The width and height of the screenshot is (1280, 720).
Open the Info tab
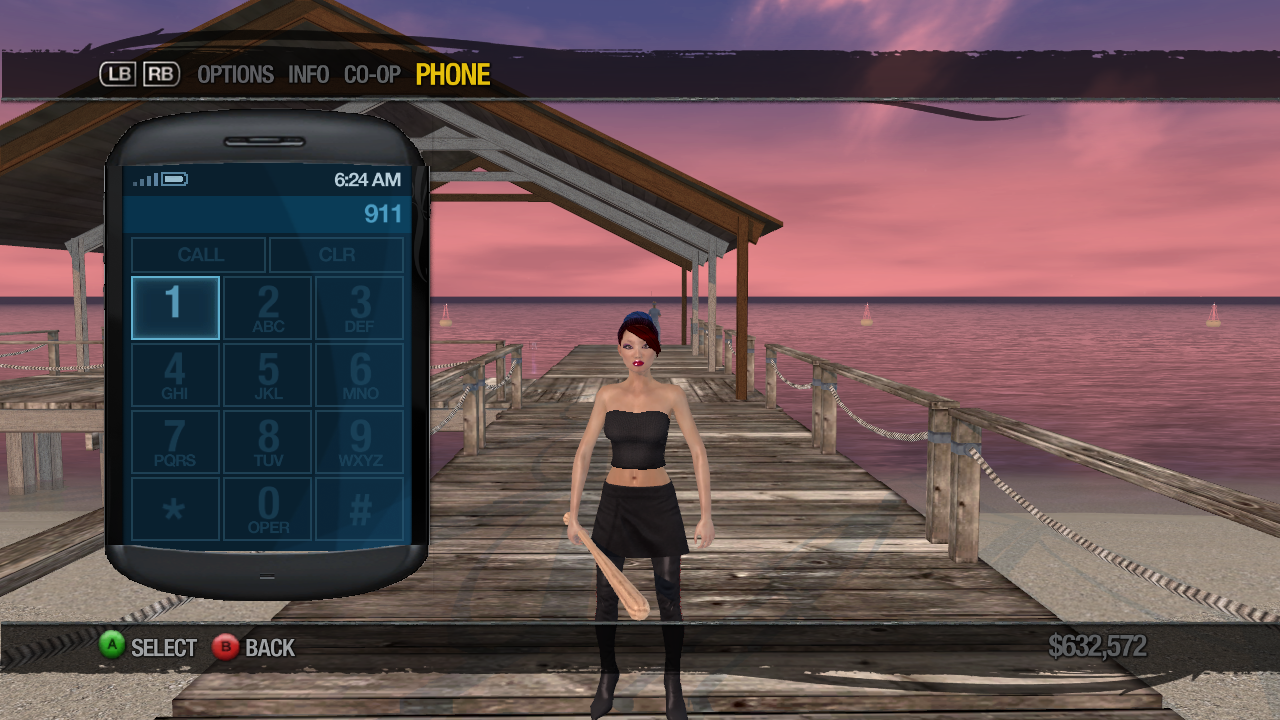pyautogui.click(x=308, y=75)
